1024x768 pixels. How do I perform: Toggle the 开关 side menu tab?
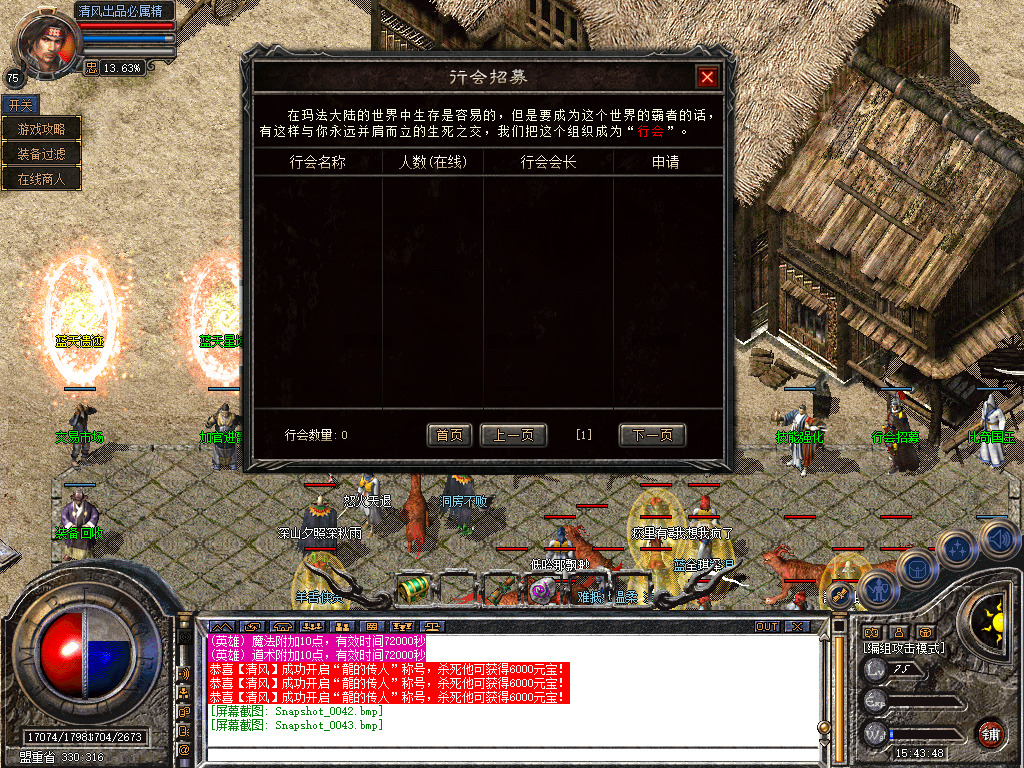pos(19,104)
